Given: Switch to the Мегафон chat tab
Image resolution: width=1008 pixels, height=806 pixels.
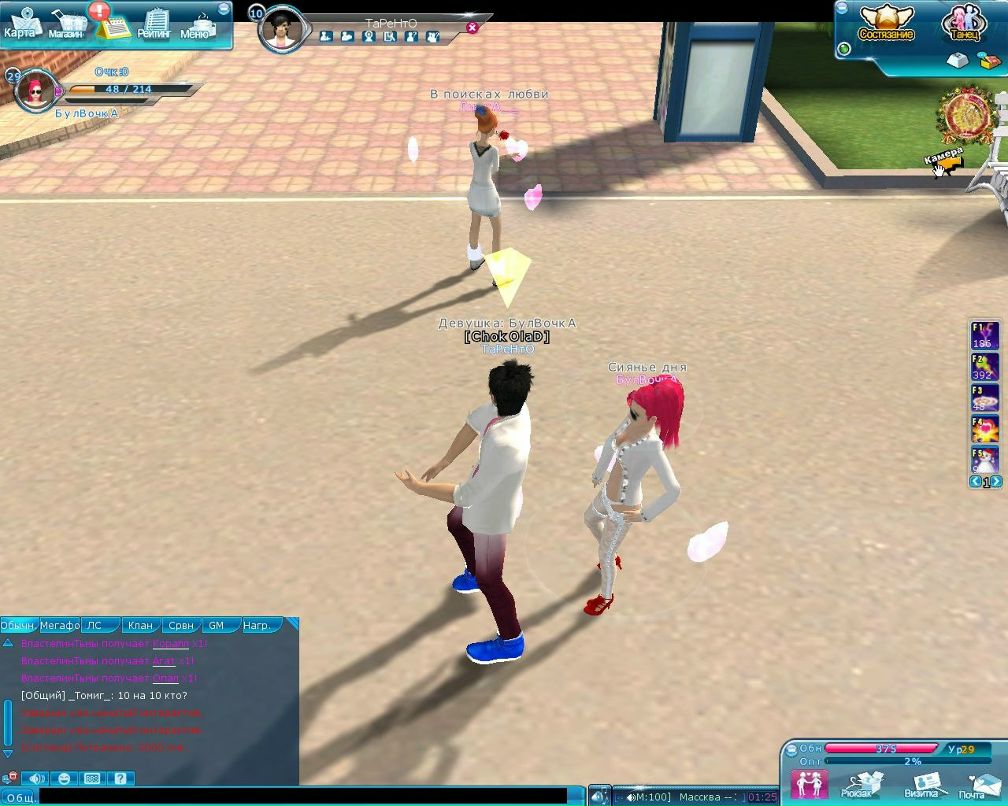Looking at the screenshot, I should tap(60, 626).
